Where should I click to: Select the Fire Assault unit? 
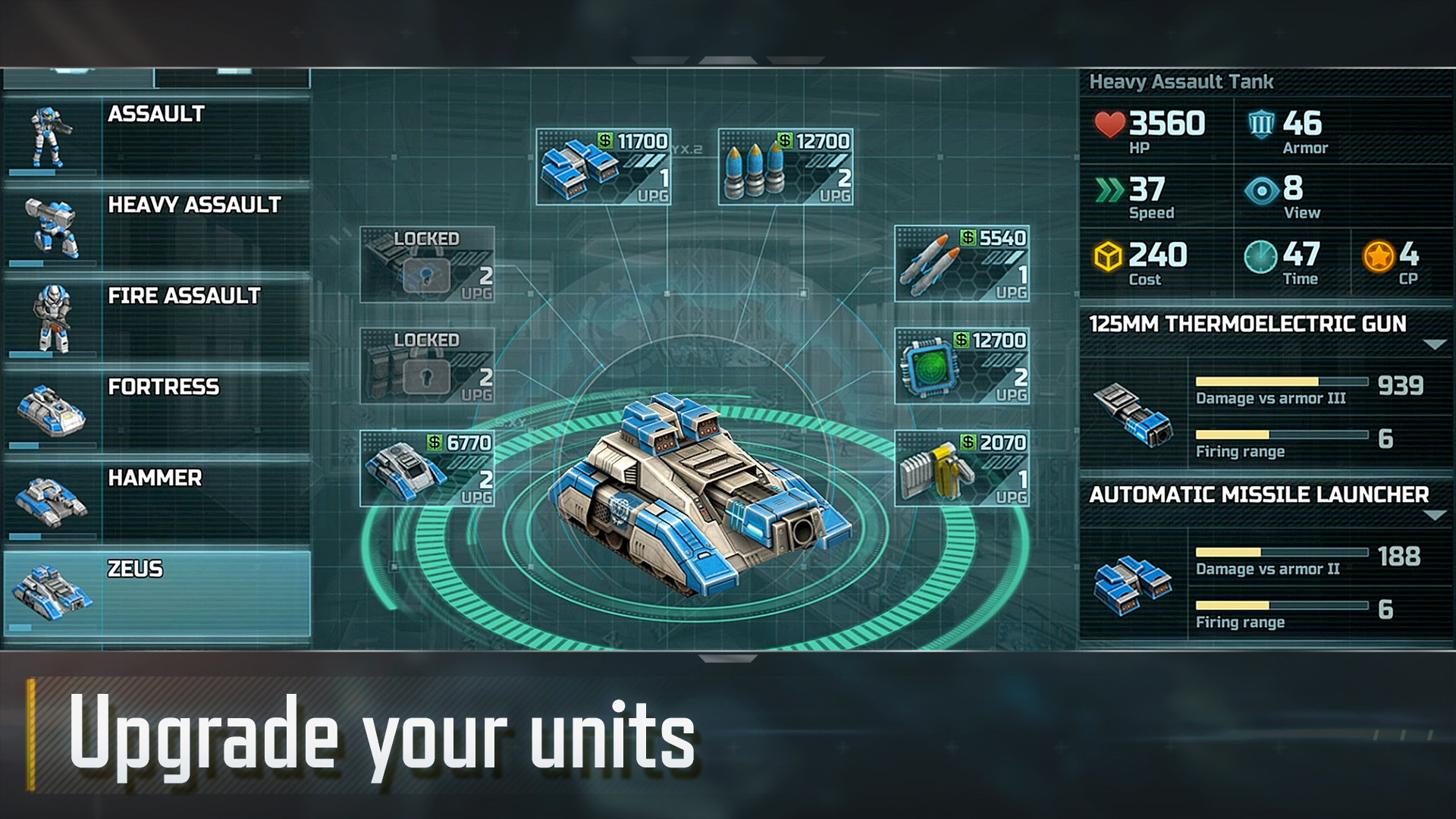(157, 318)
